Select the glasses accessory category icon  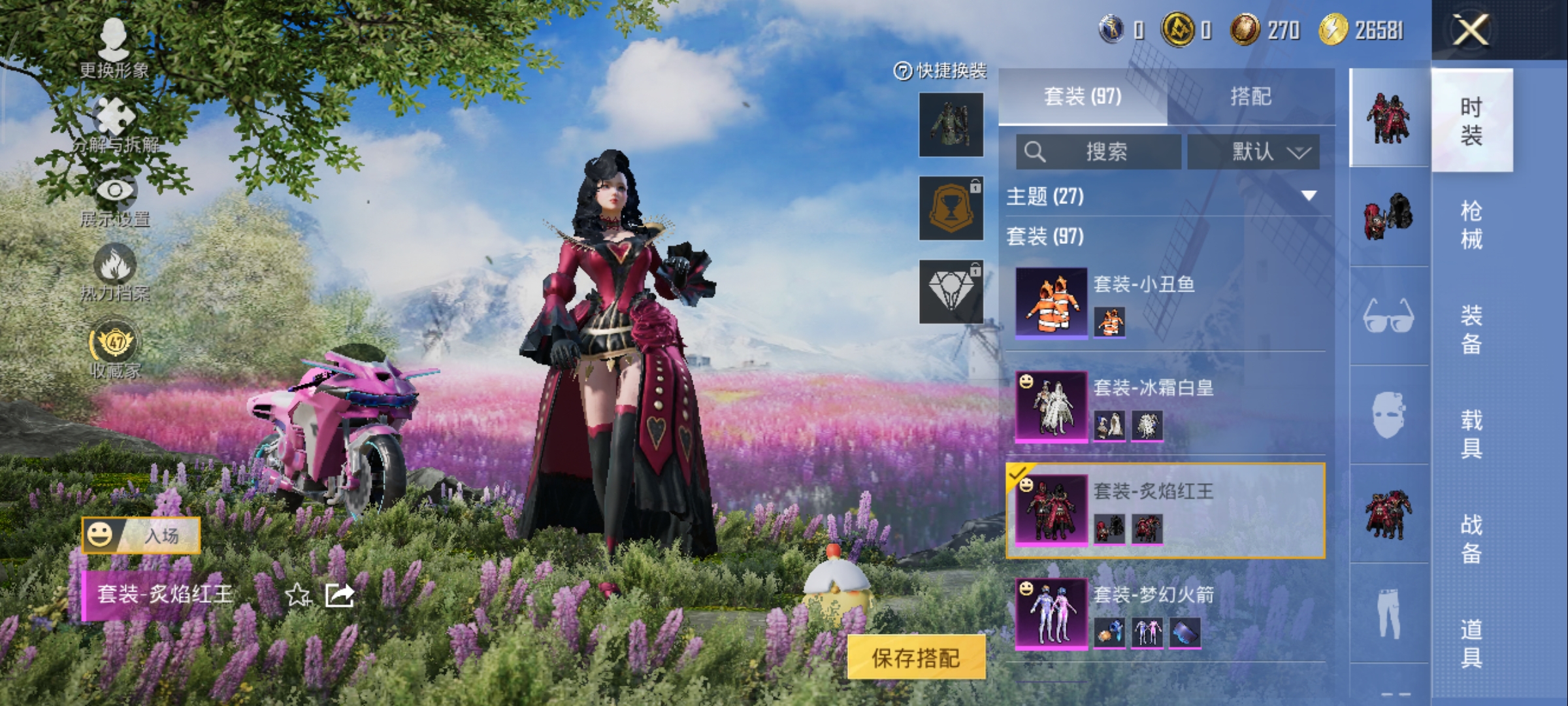tap(1389, 316)
